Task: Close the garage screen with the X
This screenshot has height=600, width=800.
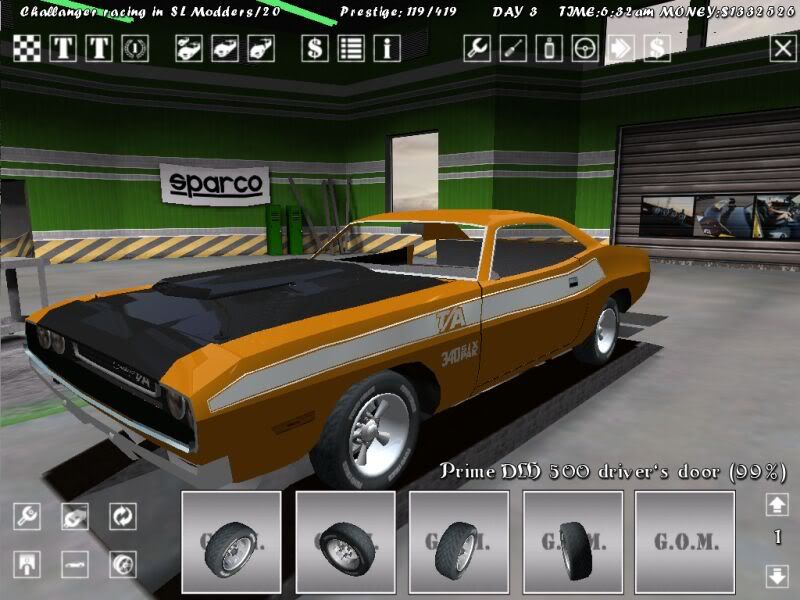Action: coord(782,48)
